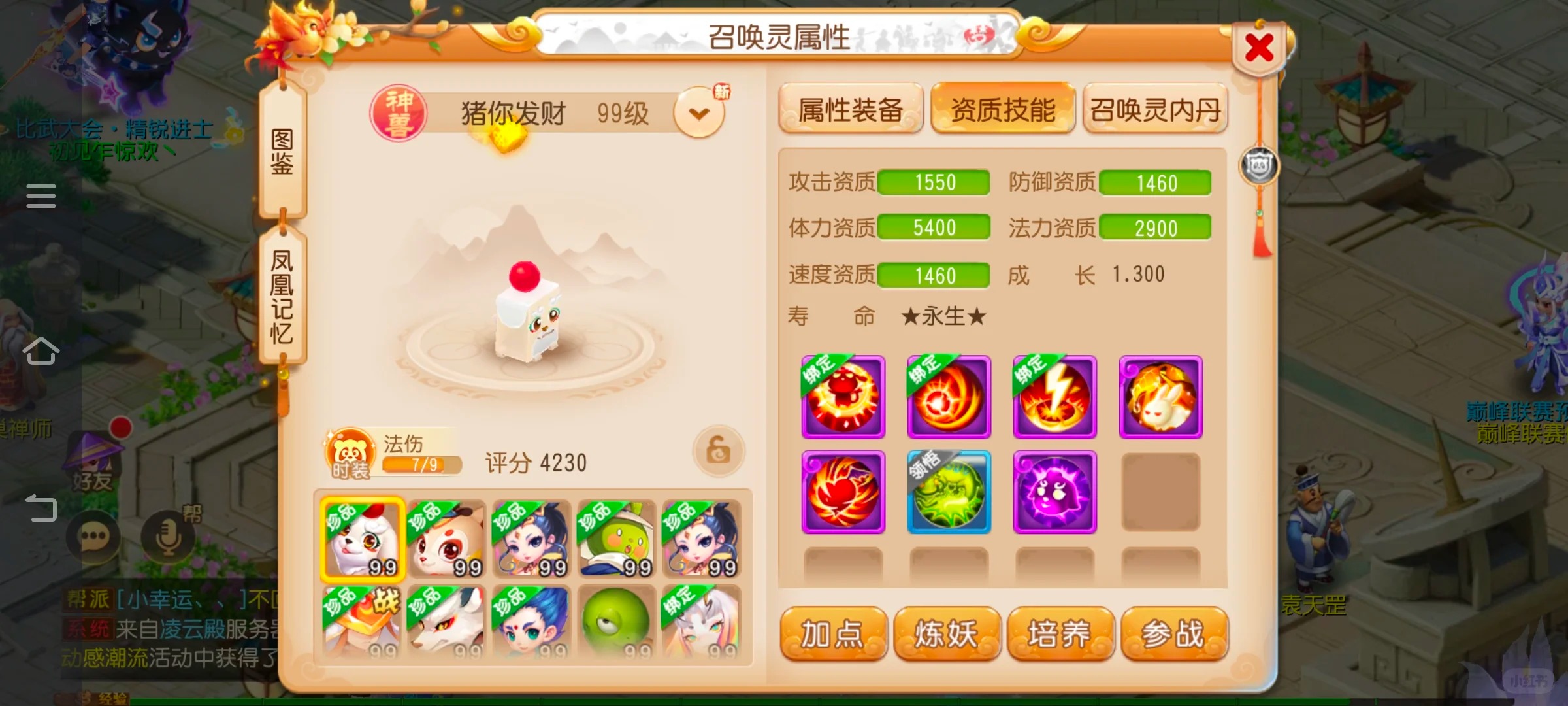The width and height of the screenshot is (1568, 706).
Task: Inspect the green 领悟 skill icon
Action: pyautogui.click(x=949, y=492)
